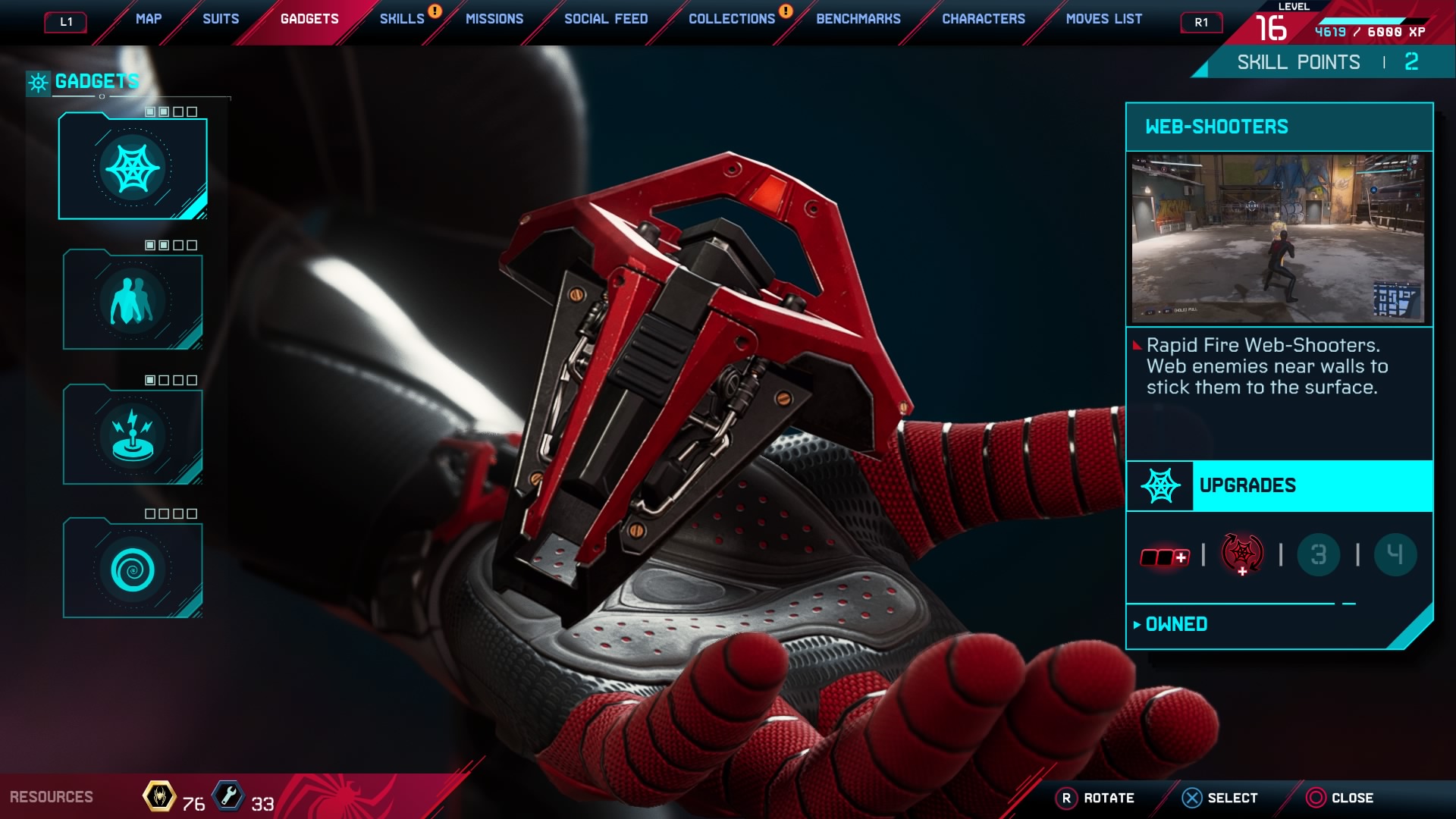Screen dimensions: 1456x819
Task: Open the Missions tab
Action: (x=494, y=19)
